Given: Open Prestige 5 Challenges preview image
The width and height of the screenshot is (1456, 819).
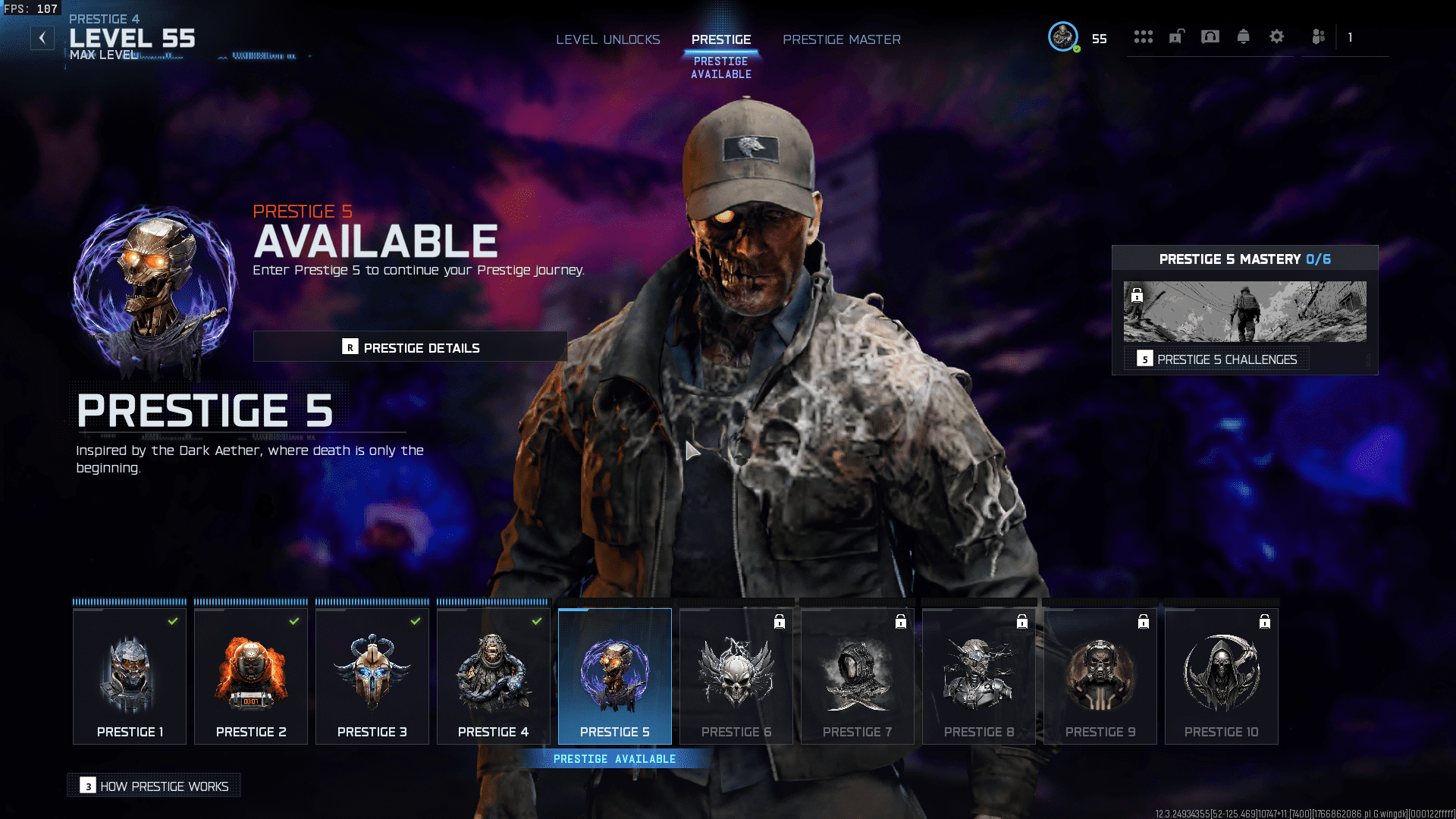Looking at the screenshot, I should [1244, 311].
